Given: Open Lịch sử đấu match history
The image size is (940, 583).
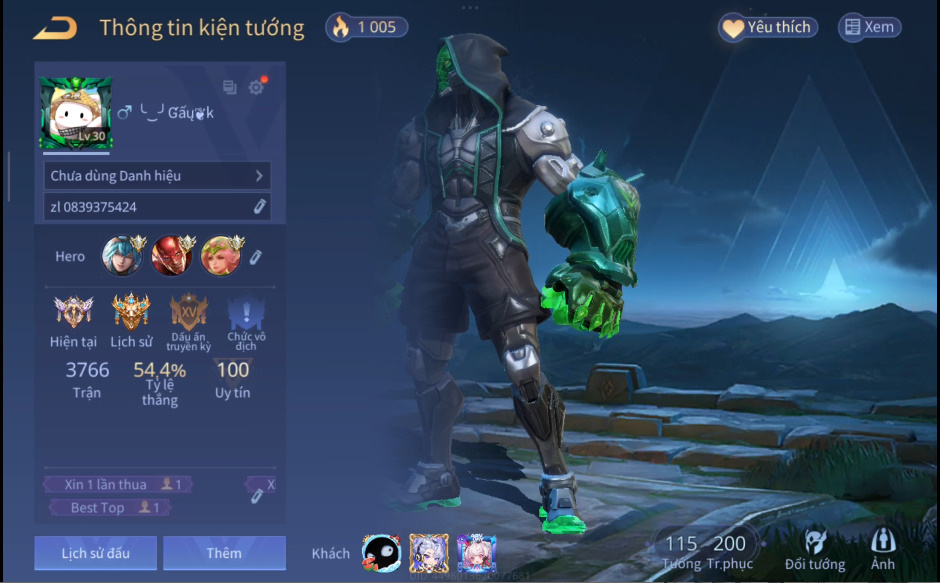Looking at the screenshot, I should 95,553.
